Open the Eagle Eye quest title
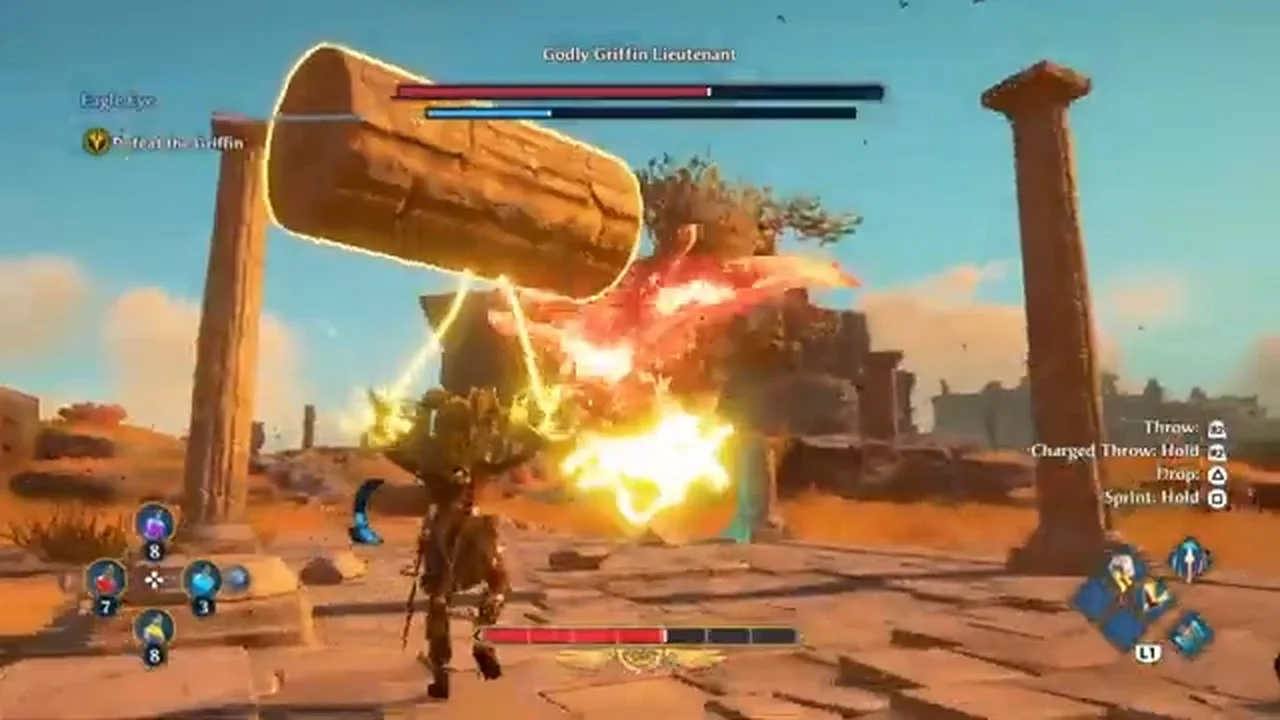The image size is (1280, 720). pos(118,100)
